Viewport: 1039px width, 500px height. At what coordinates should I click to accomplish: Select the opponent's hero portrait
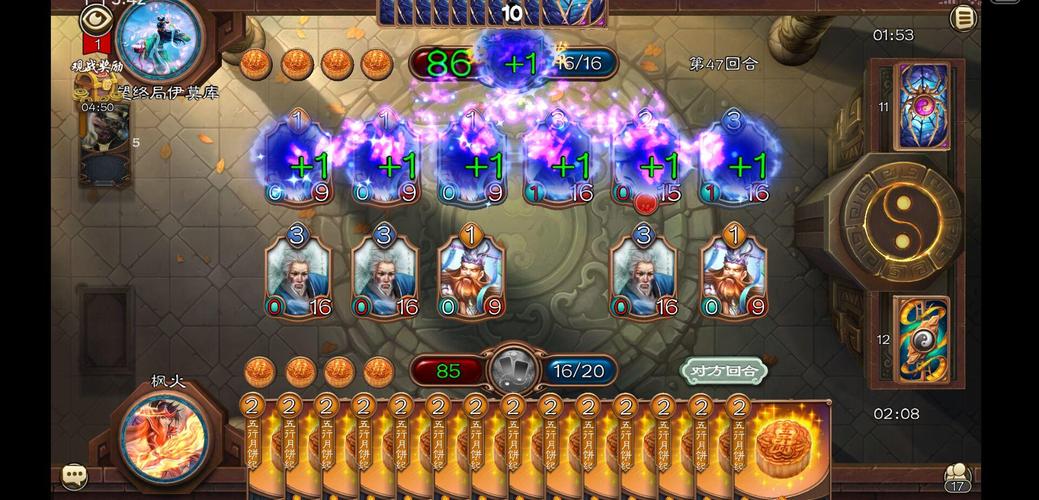pyautogui.click(x=158, y=38)
